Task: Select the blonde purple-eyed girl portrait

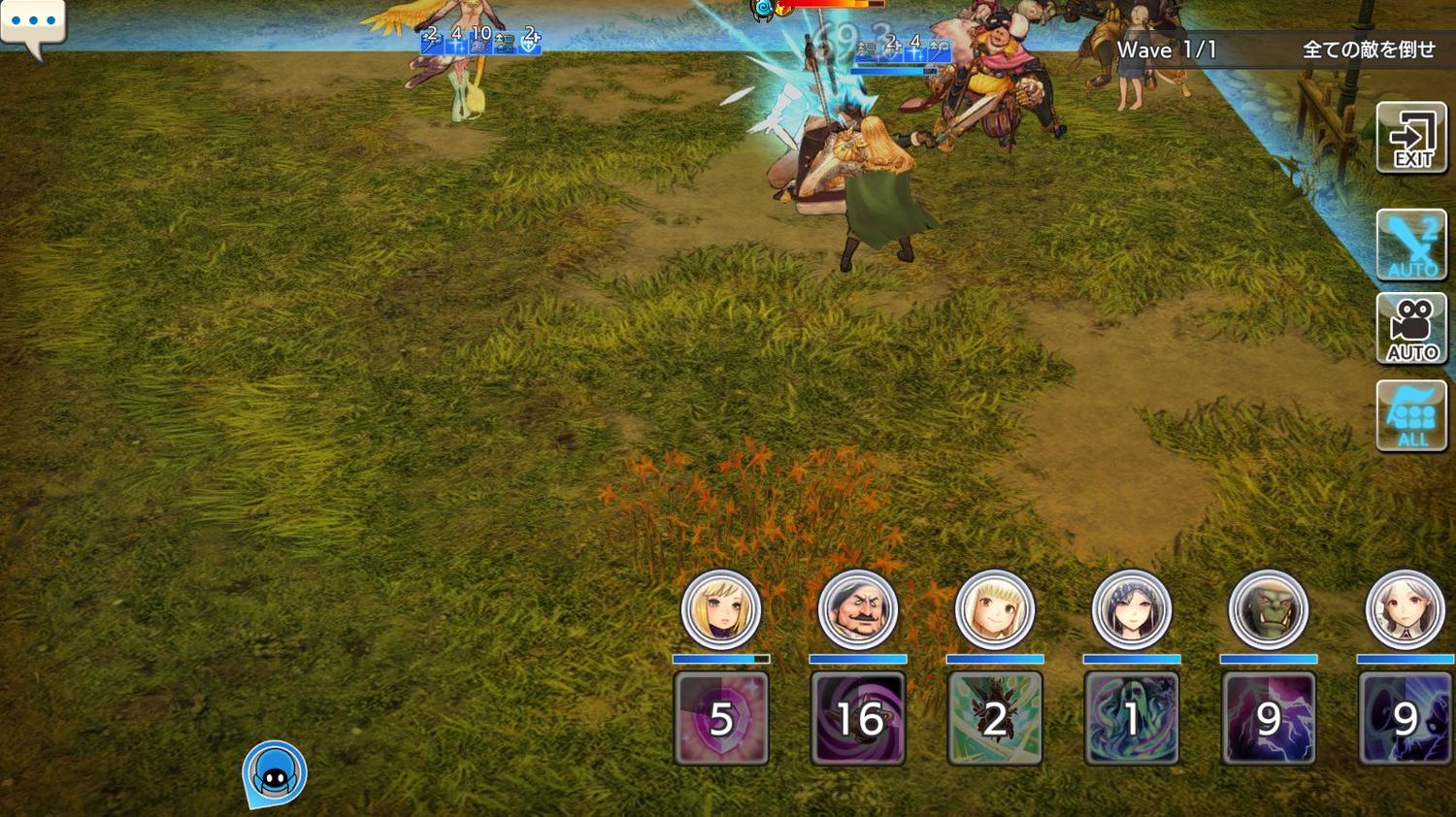Action: (x=720, y=610)
